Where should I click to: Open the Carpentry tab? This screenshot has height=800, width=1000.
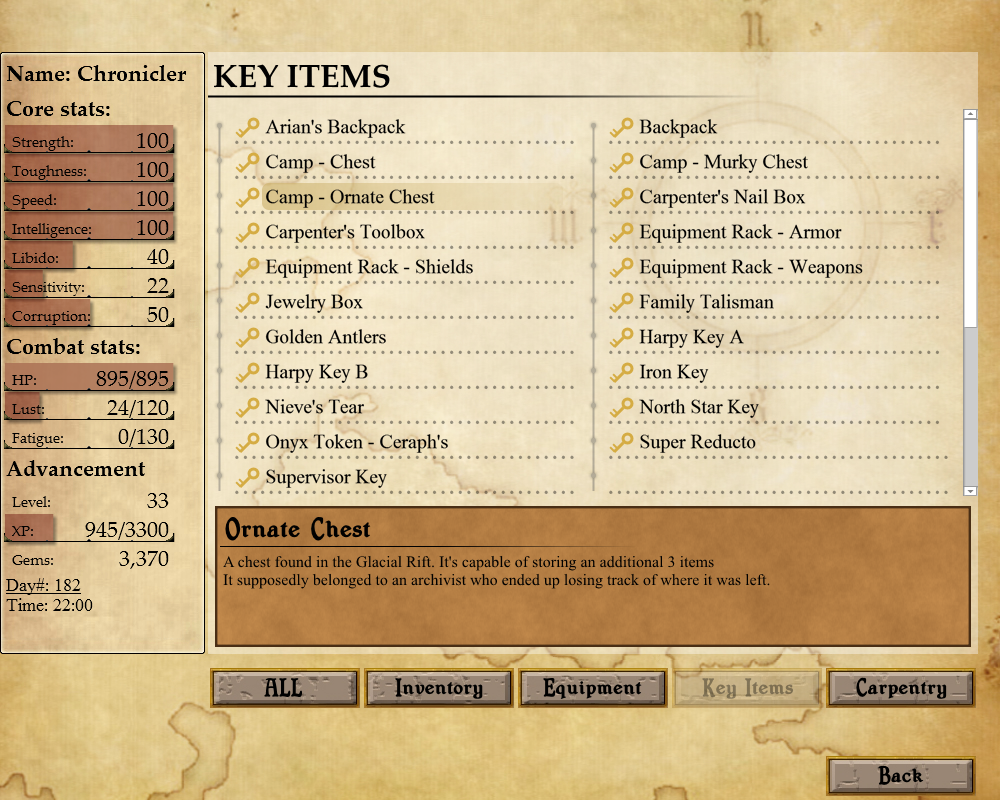tap(901, 688)
